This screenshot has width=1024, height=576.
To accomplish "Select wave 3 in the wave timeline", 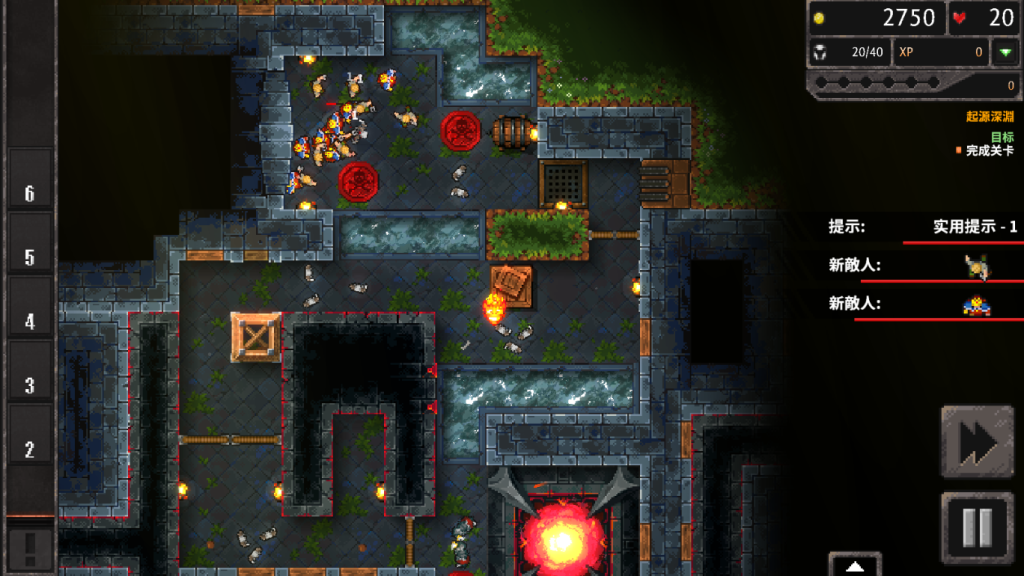I will coord(30,385).
